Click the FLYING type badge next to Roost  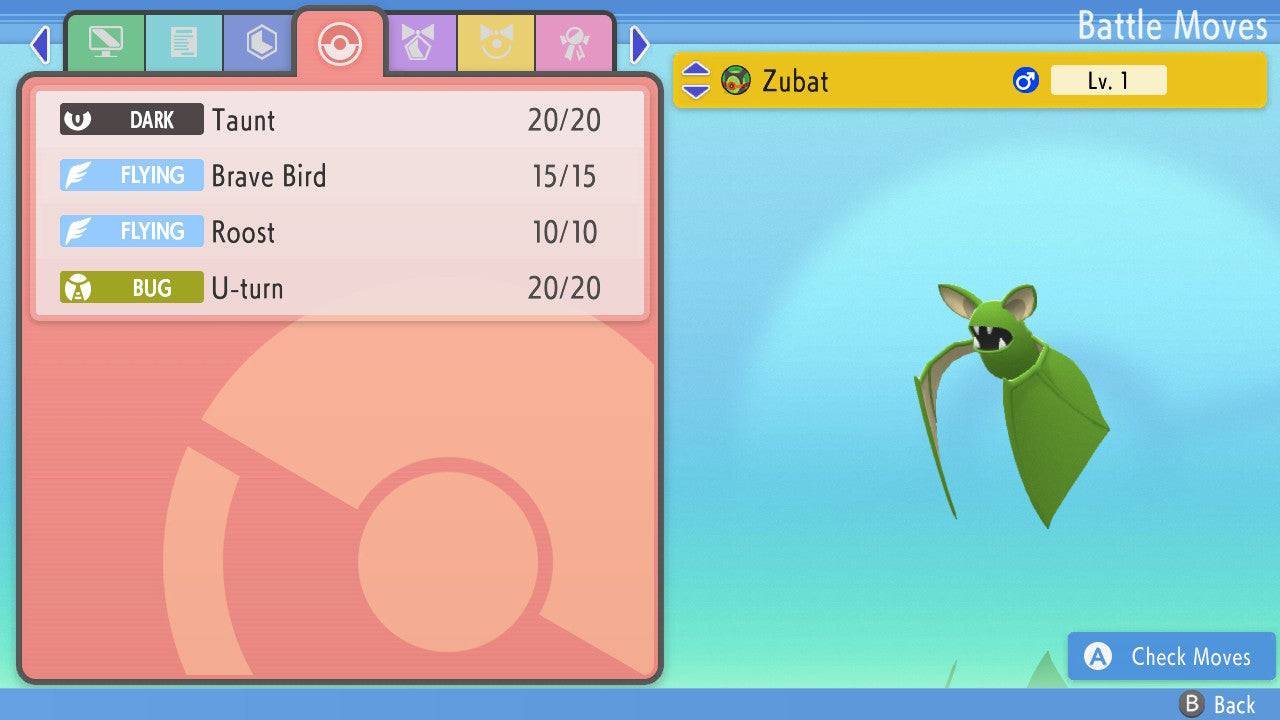point(131,231)
